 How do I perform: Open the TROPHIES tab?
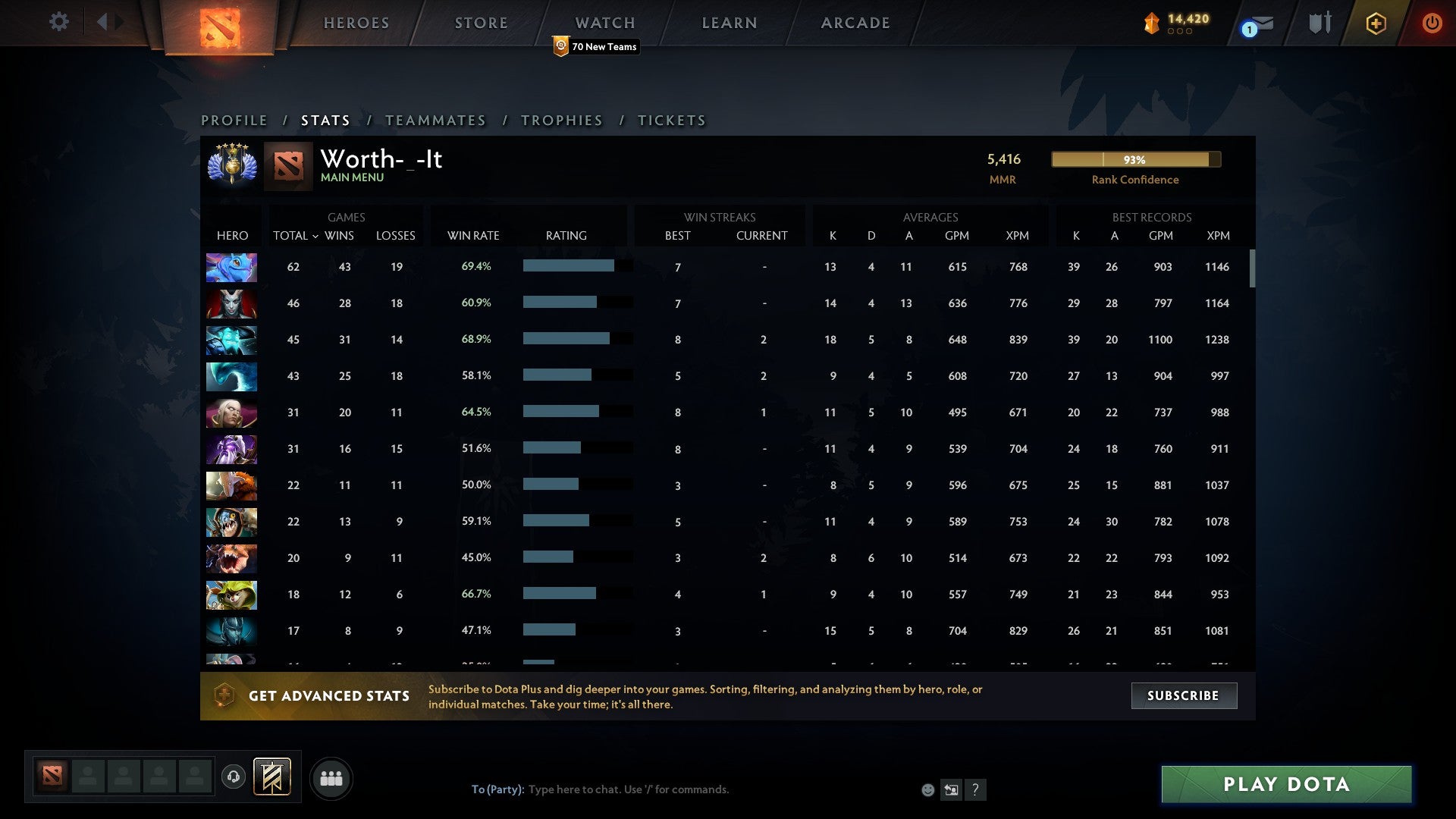(x=561, y=120)
